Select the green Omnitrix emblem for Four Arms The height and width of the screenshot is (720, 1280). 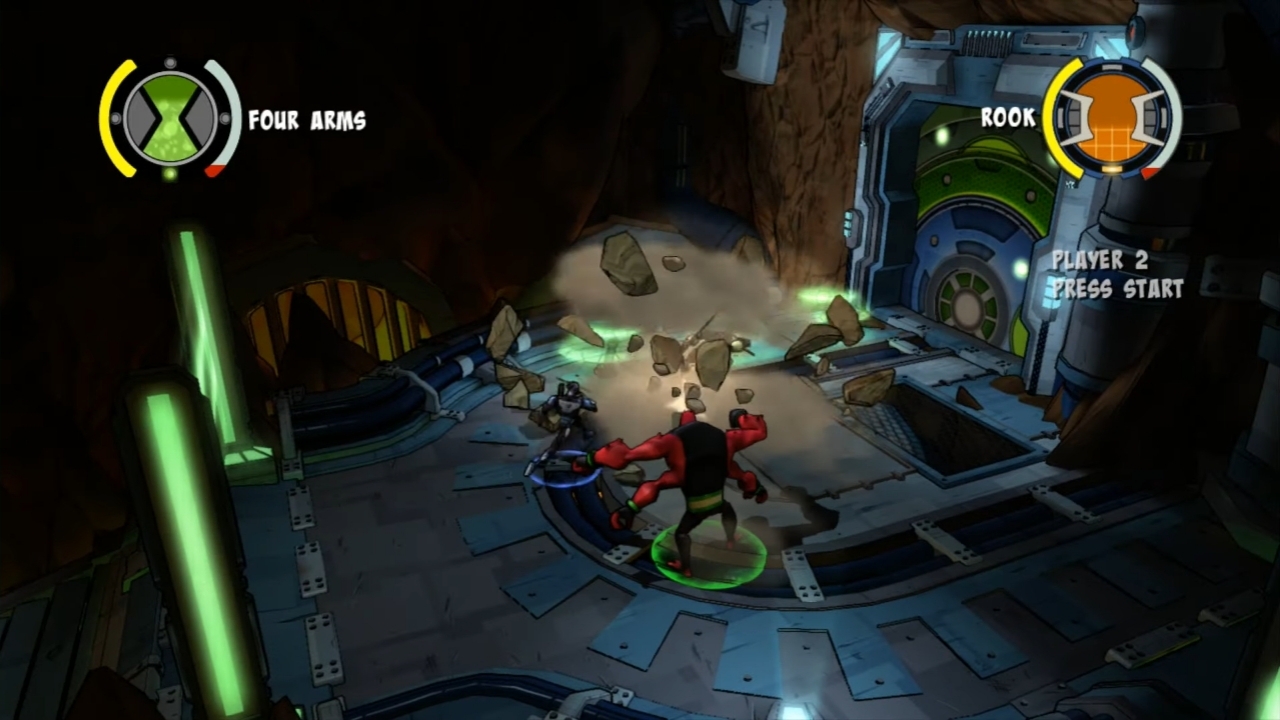[170, 118]
